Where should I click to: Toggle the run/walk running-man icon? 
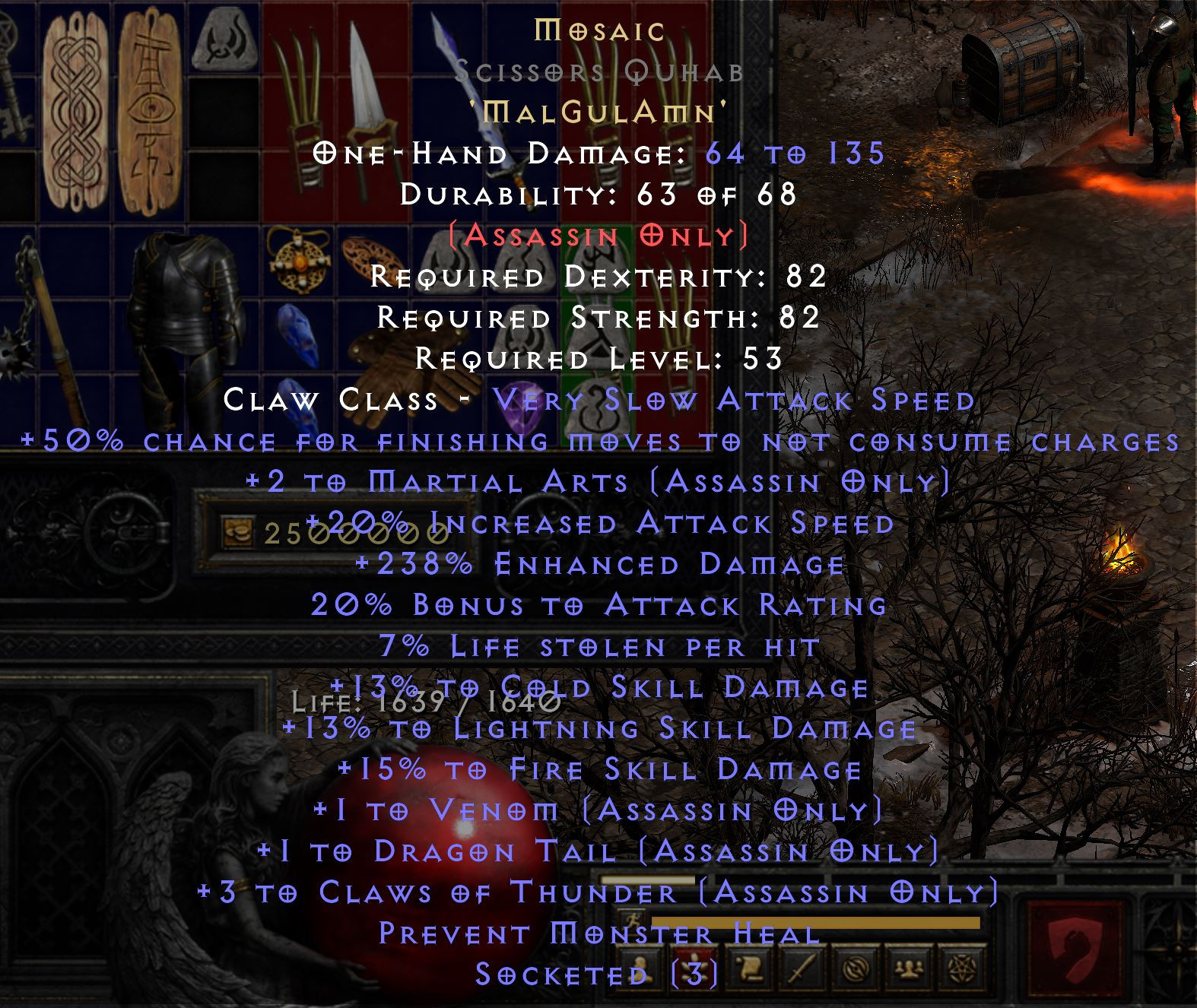coord(633,920)
